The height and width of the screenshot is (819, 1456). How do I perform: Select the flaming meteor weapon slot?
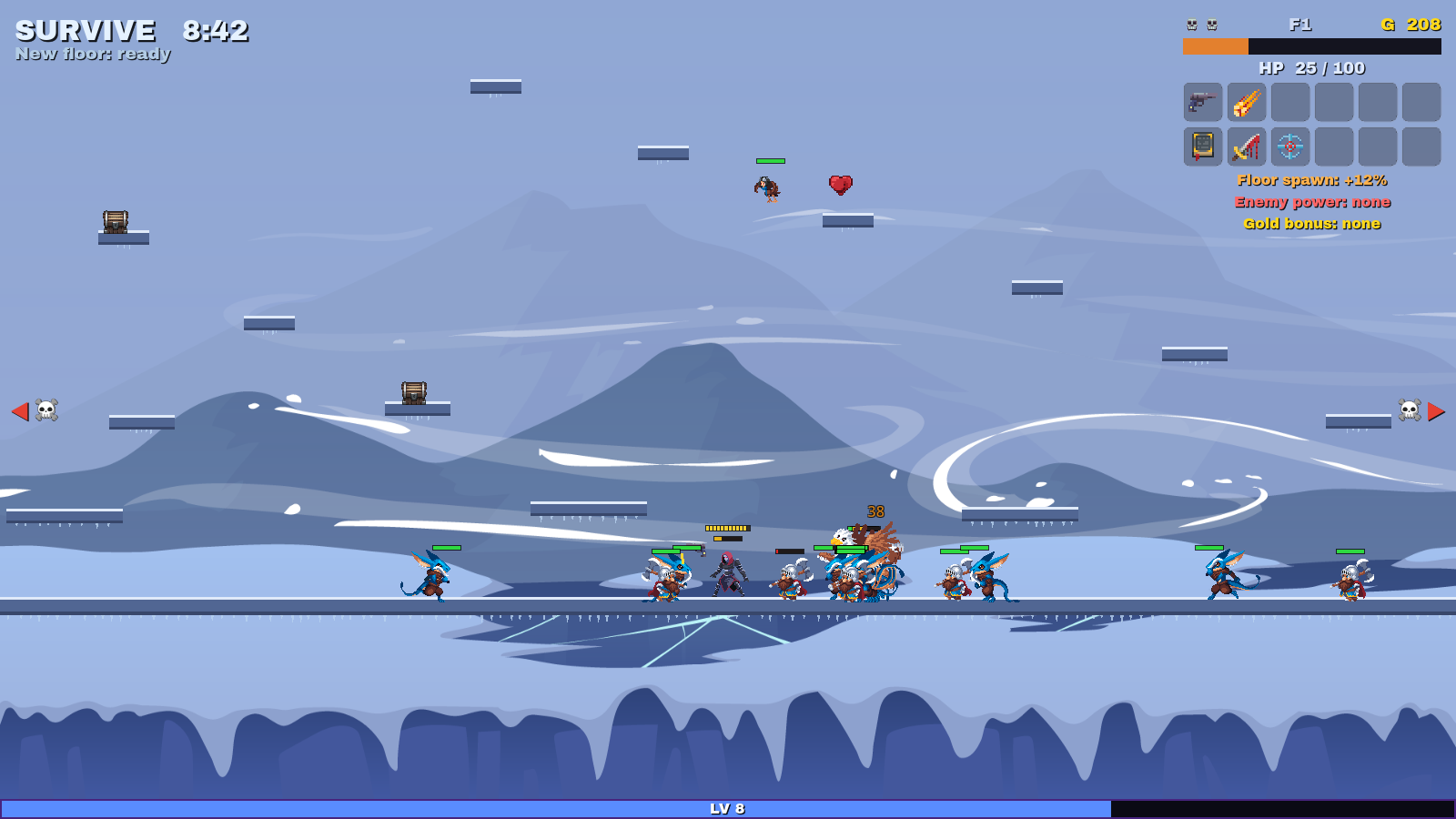pyautogui.click(x=1246, y=102)
